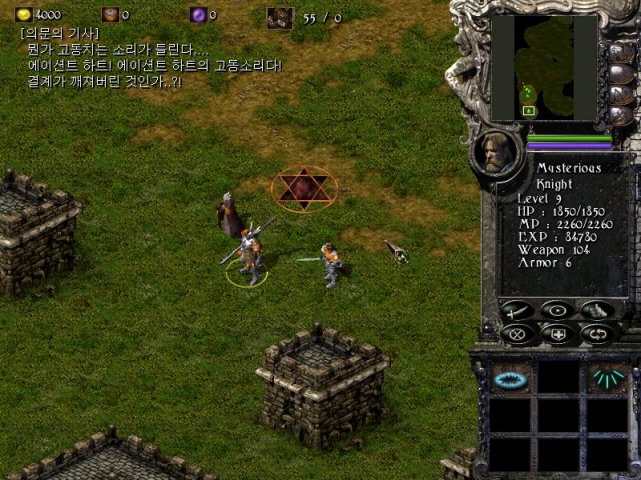Hit the crossed-circle stop command
641x480 pixels.
point(517,334)
